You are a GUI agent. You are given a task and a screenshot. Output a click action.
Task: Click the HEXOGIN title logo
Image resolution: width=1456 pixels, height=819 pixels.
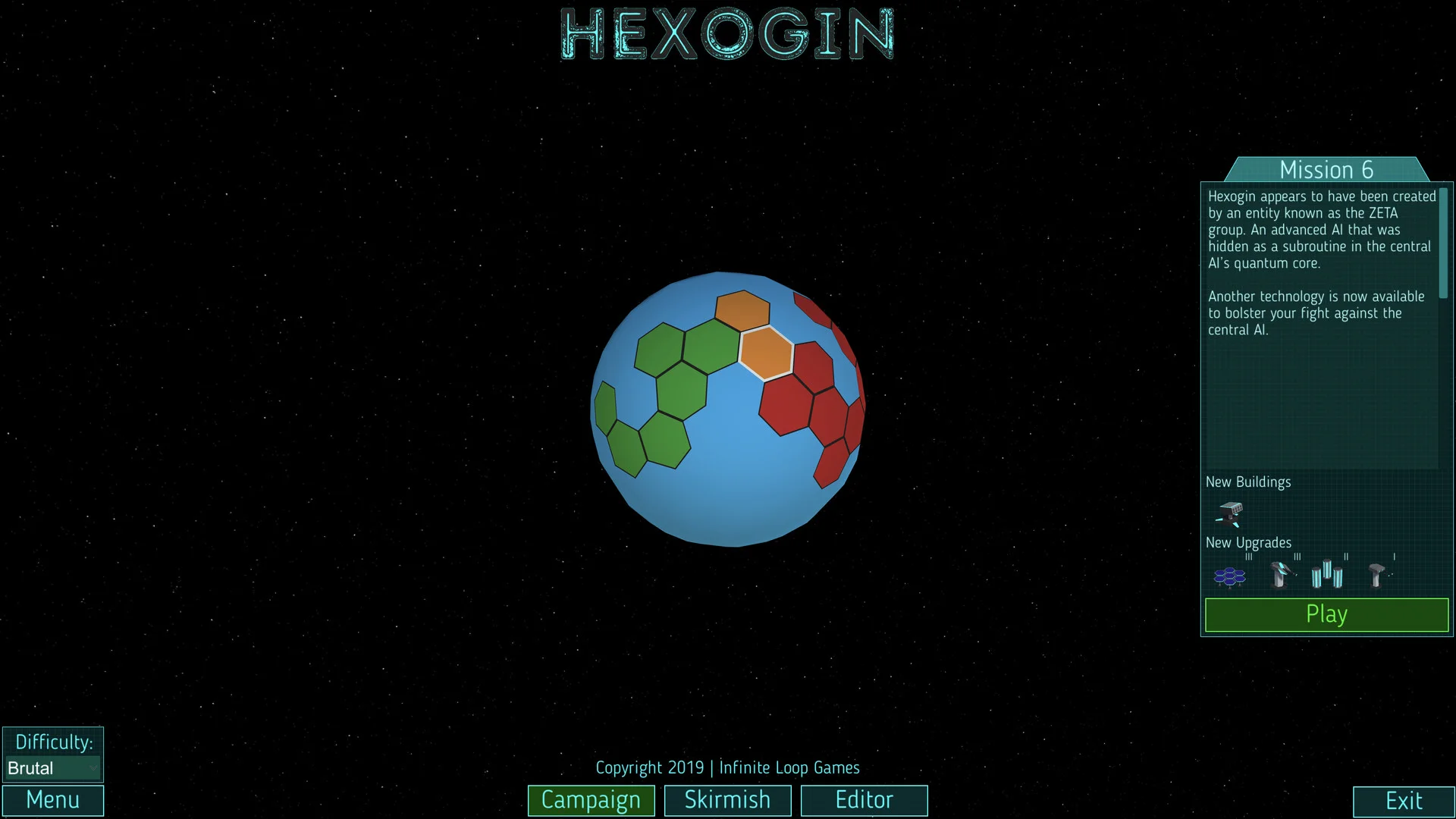coord(726,34)
